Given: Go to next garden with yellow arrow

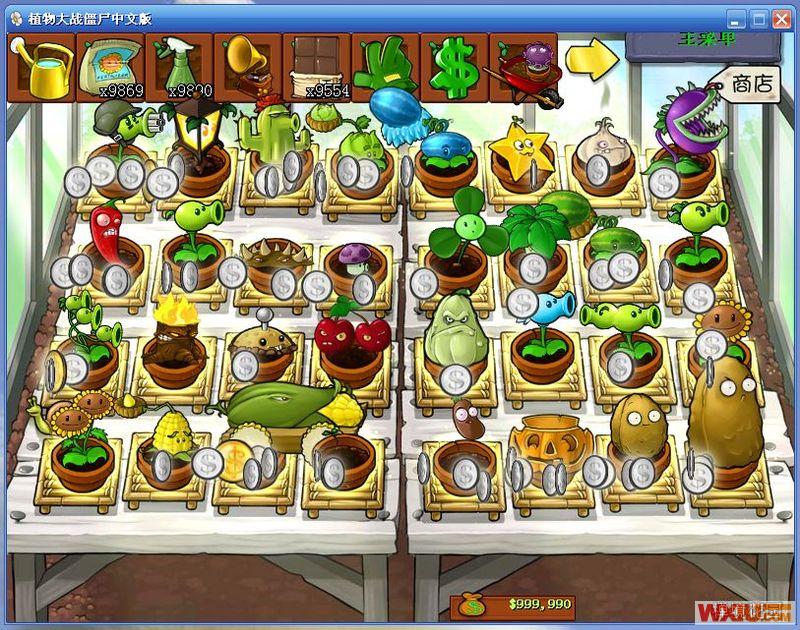Looking at the screenshot, I should pyautogui.click(x=592, y=59).
